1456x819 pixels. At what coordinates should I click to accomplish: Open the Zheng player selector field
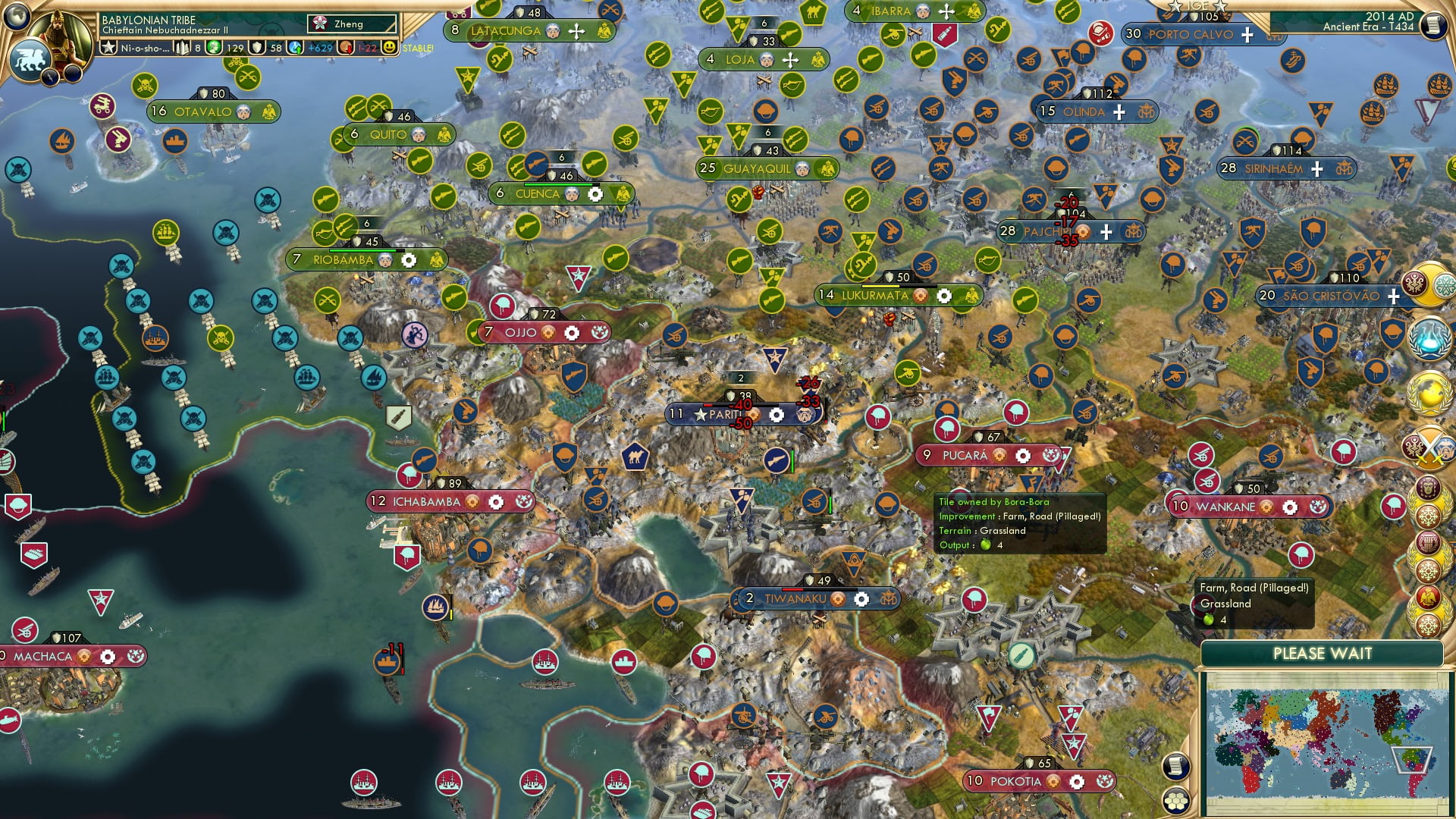tap(349, 24)
